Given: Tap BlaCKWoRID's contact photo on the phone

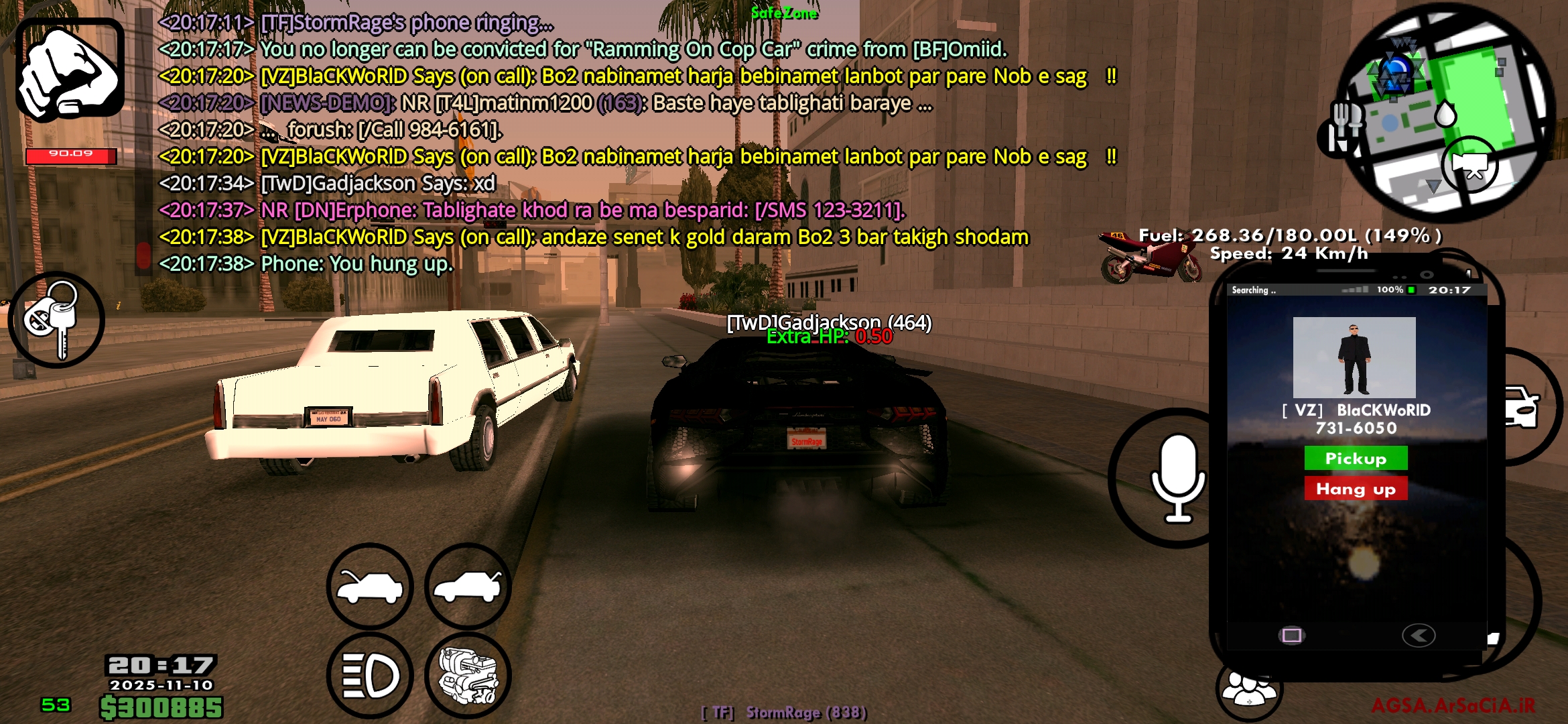Looking at the screenshot, I should tap(1356, 359).
